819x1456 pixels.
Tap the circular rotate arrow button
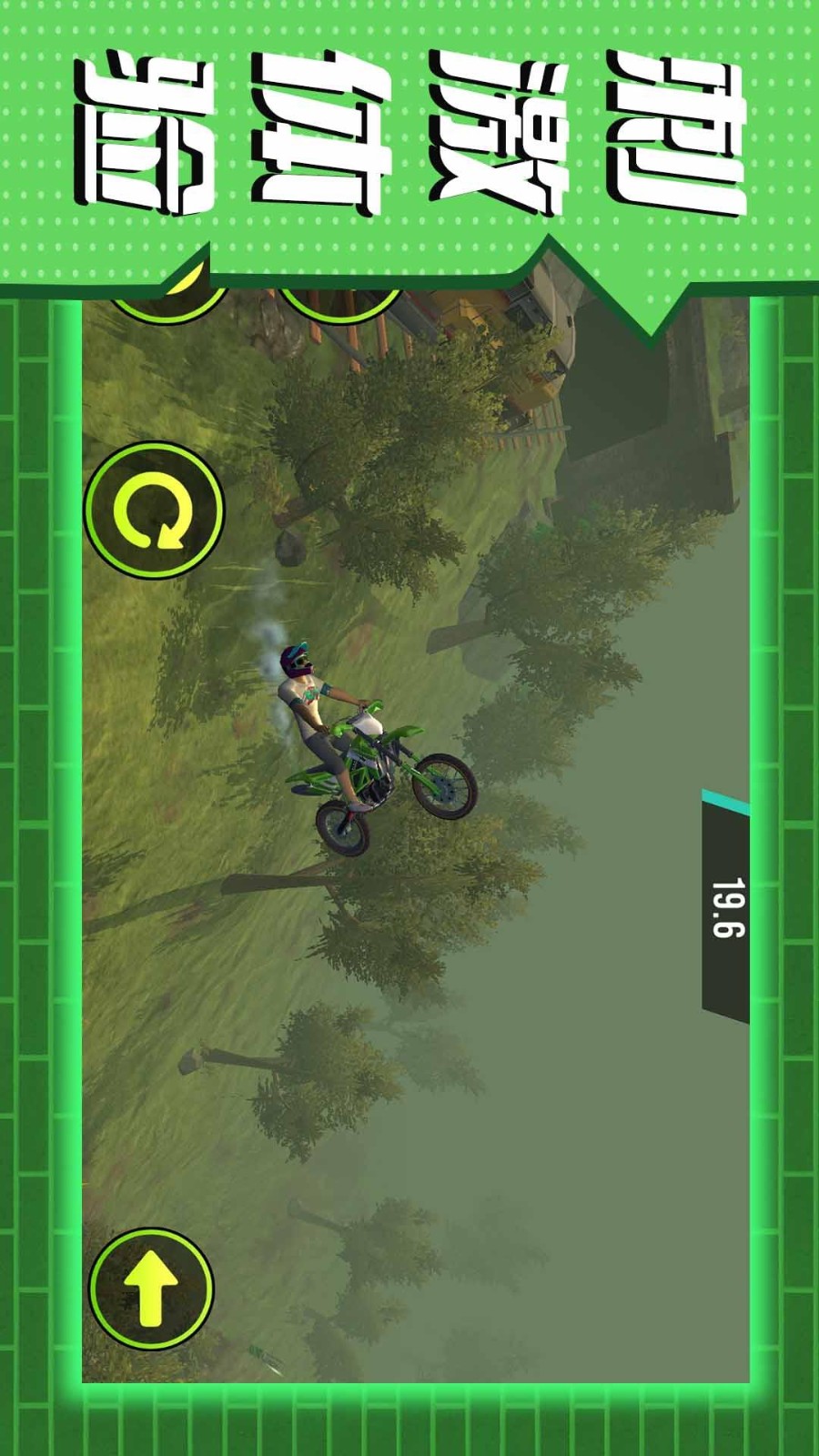pyautogui.click(x=154, y=511)
